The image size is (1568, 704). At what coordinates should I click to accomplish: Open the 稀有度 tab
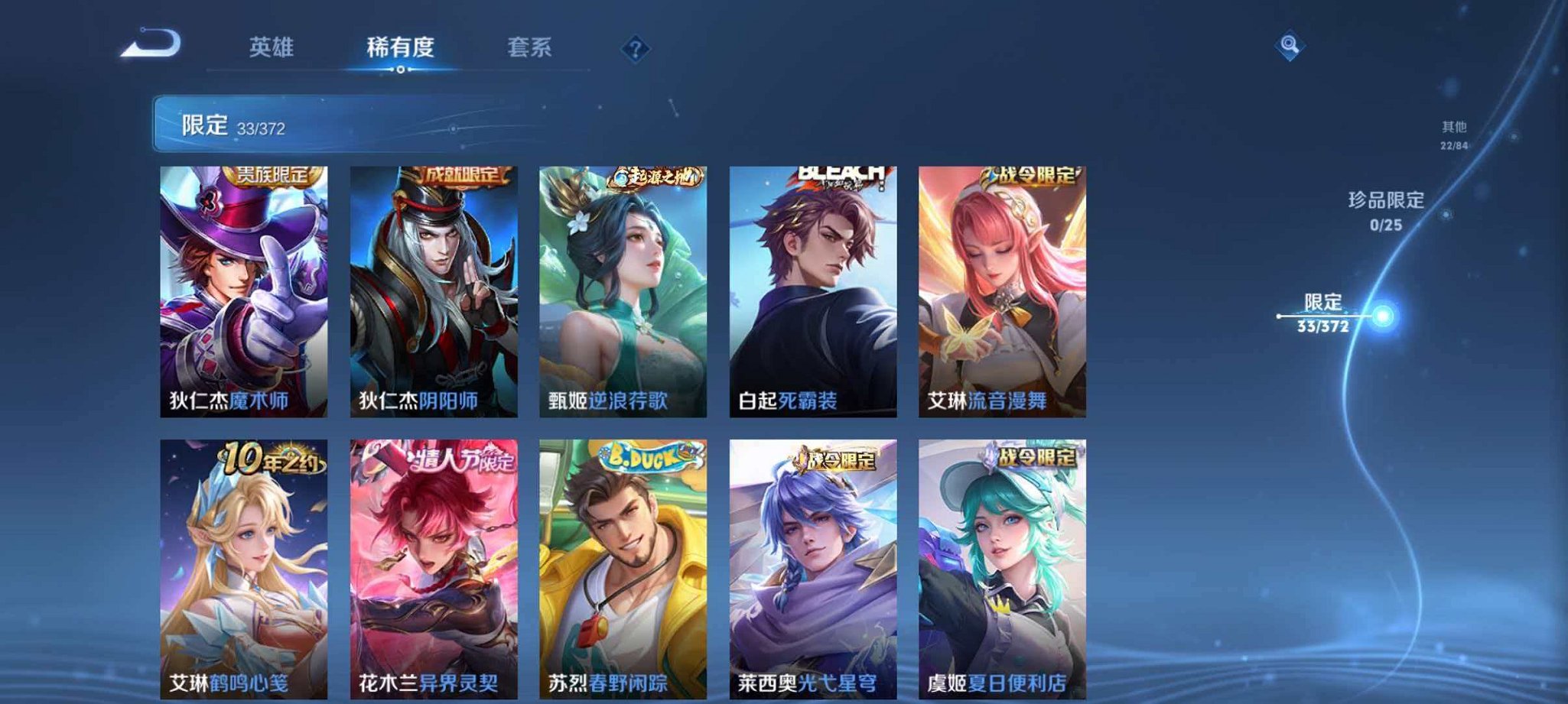(401, 47)
